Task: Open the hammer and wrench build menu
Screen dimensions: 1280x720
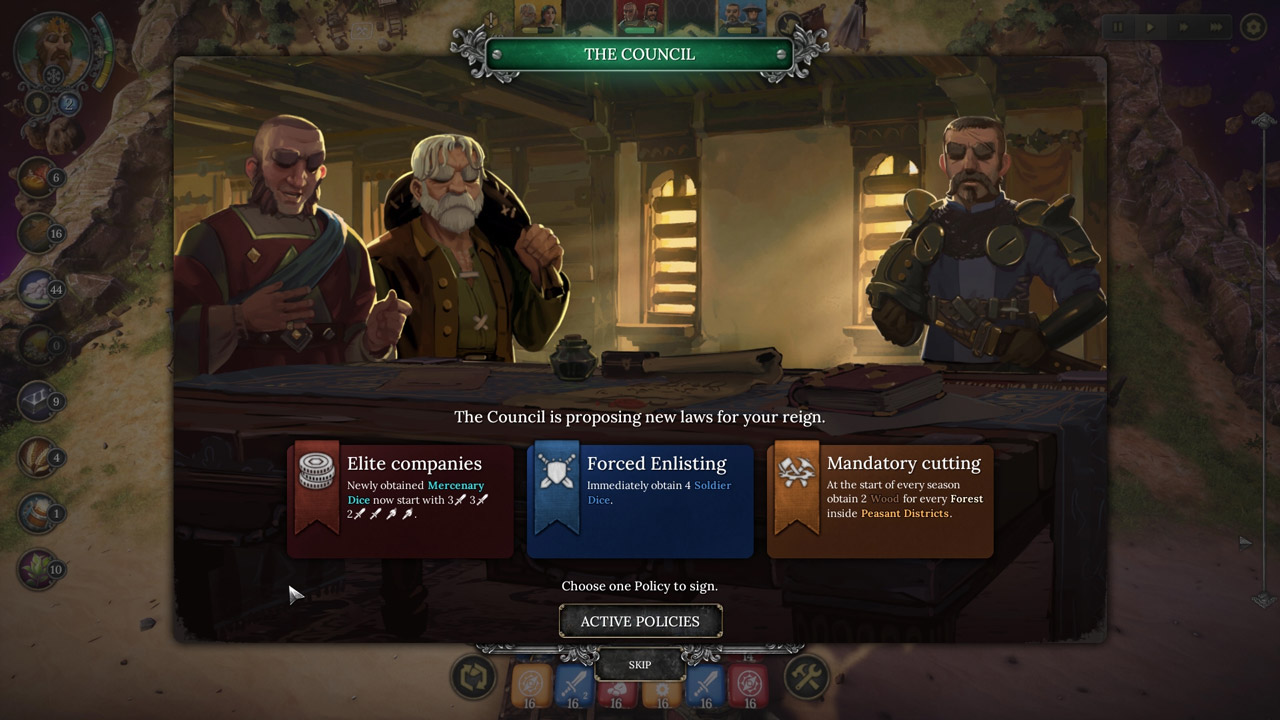Action: pyautogui.click(x=806, y=678)
